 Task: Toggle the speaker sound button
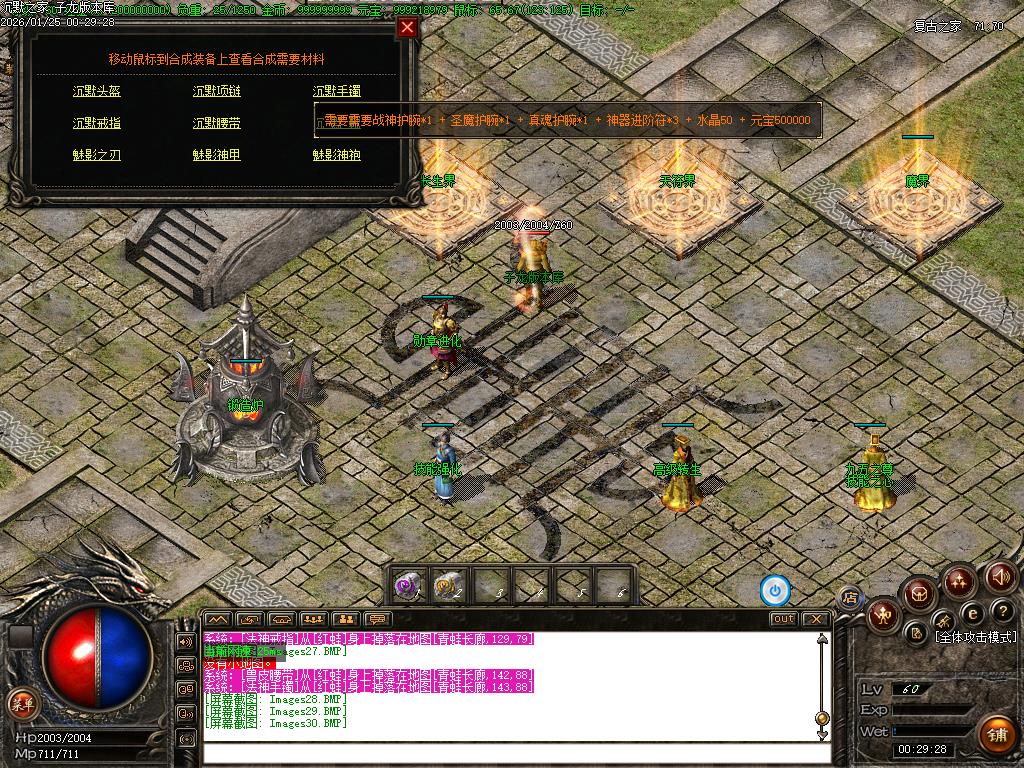click(x=1001, y=576)
